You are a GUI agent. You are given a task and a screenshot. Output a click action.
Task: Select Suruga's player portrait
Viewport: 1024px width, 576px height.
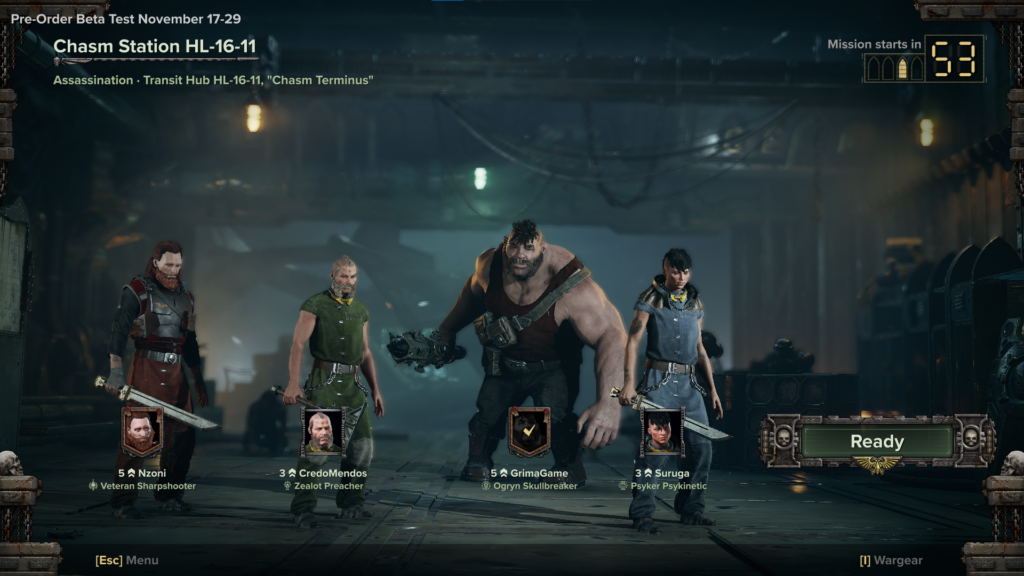click(662, 432)
